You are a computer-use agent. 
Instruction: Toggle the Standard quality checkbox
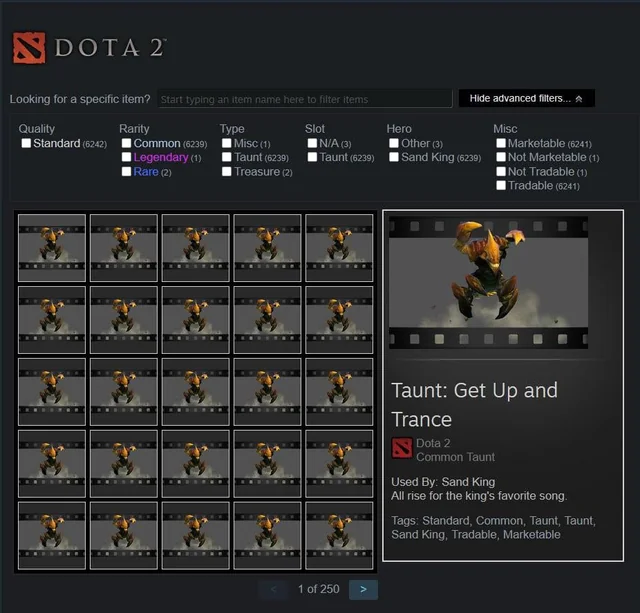pyautogui.click(x=26, y=144)
